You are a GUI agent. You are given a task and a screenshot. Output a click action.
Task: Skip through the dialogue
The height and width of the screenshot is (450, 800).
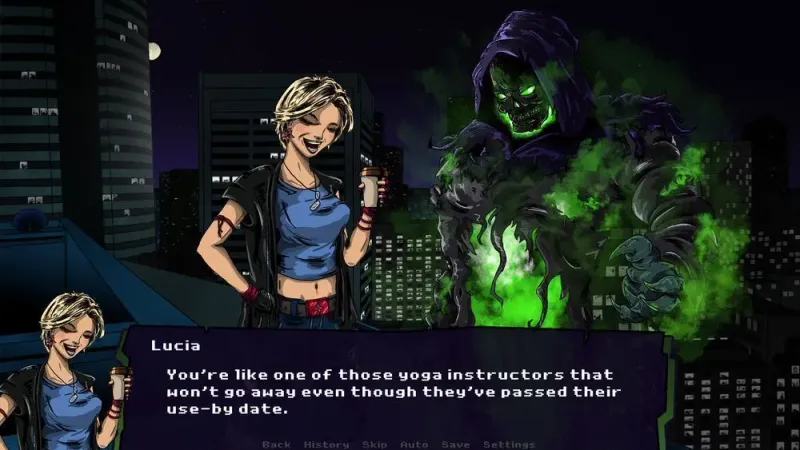point(375,444)
